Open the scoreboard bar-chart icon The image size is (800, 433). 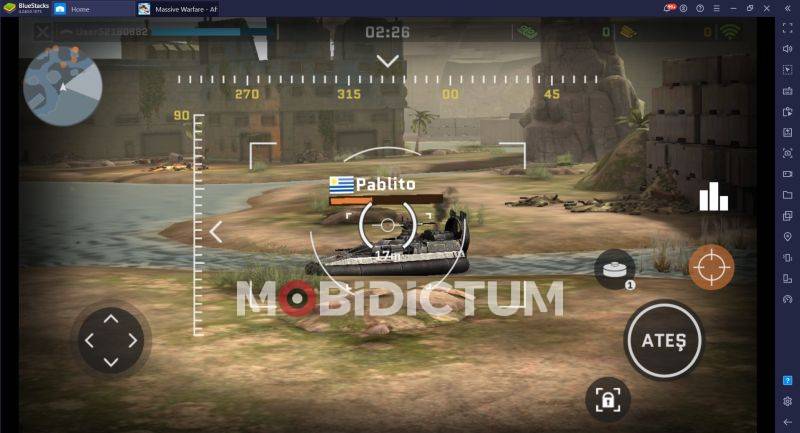(713, 197)
